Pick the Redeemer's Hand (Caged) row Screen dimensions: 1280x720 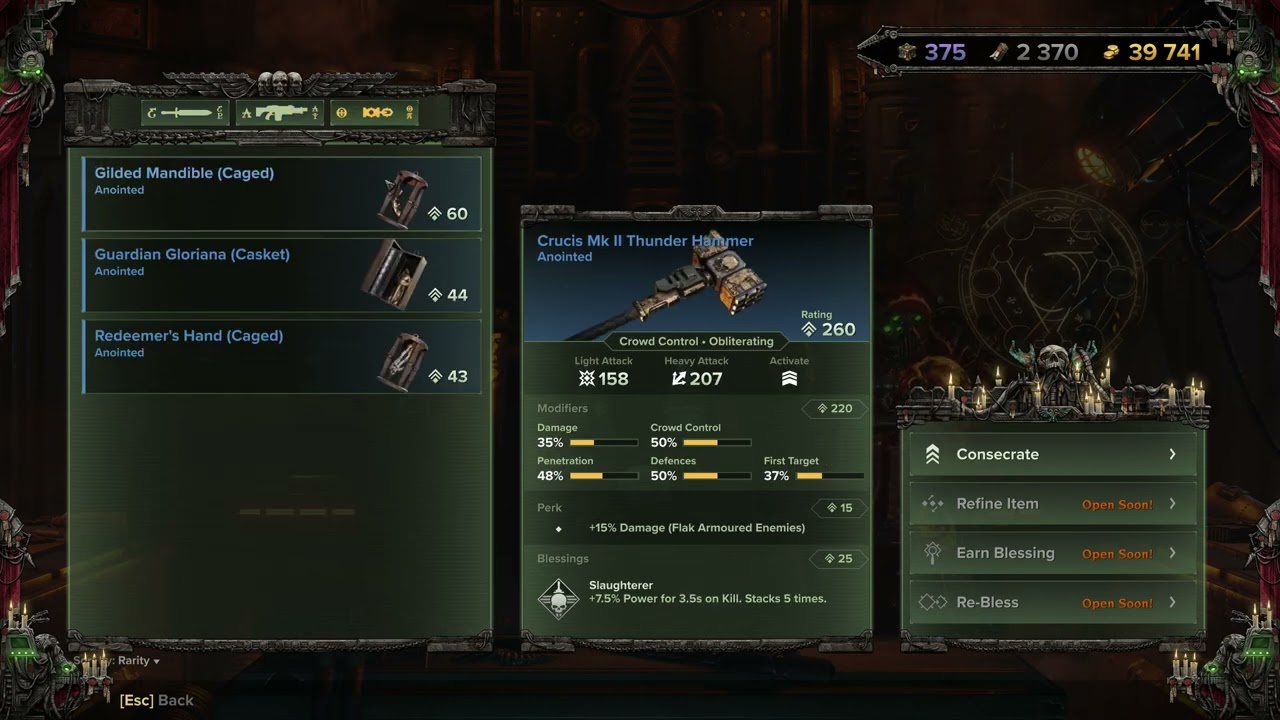(282, 356)
